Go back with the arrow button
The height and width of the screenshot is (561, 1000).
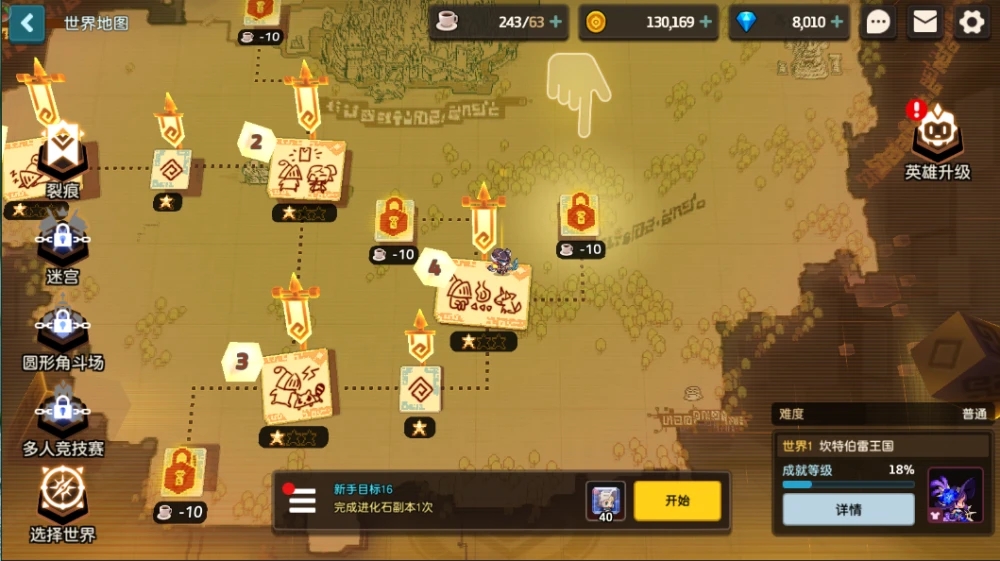(26, 22)
